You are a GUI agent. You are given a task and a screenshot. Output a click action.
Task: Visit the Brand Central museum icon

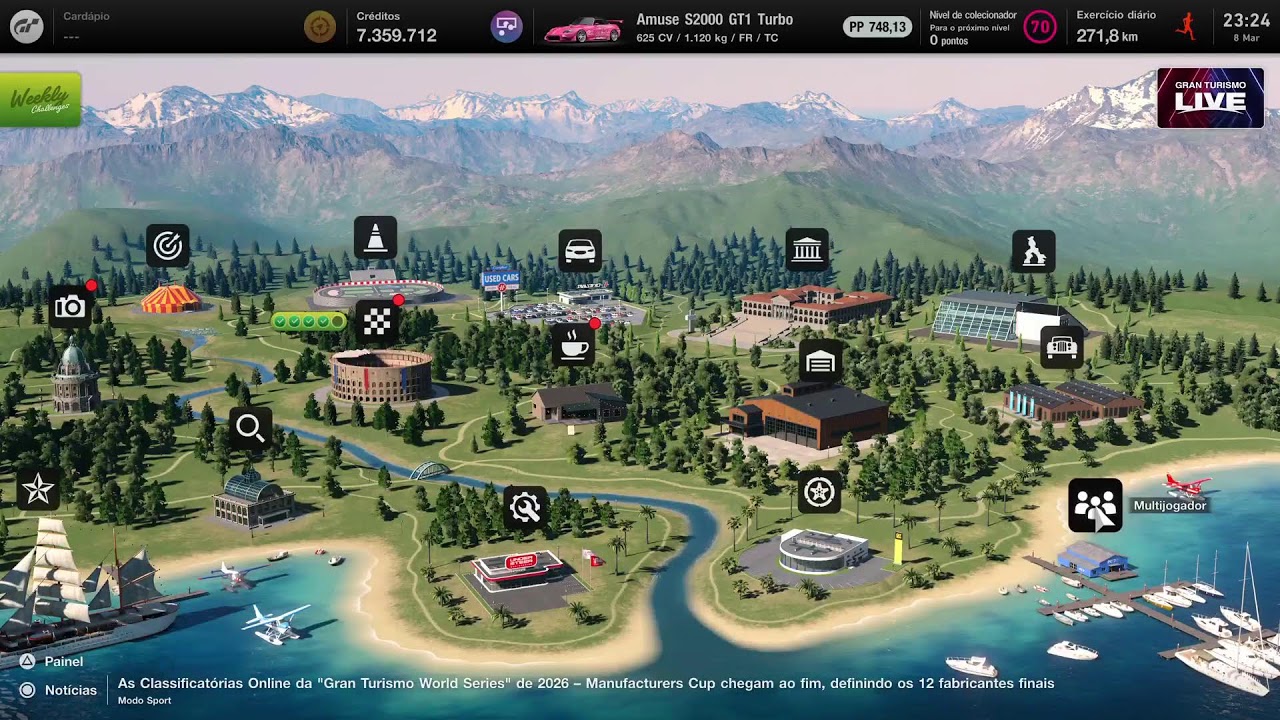(x=807, y=250)
